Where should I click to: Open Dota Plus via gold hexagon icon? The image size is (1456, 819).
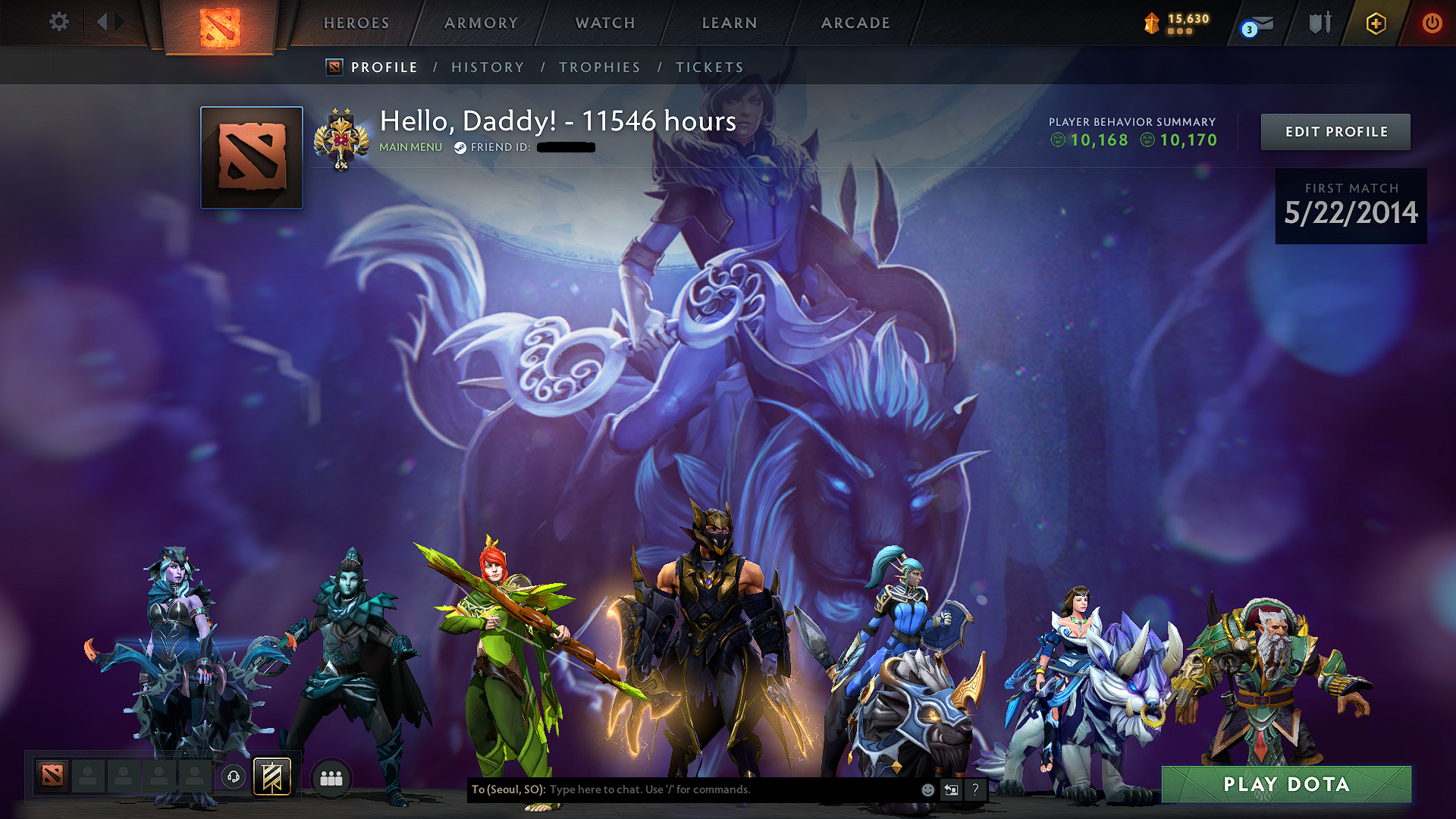pos(1376,24)
